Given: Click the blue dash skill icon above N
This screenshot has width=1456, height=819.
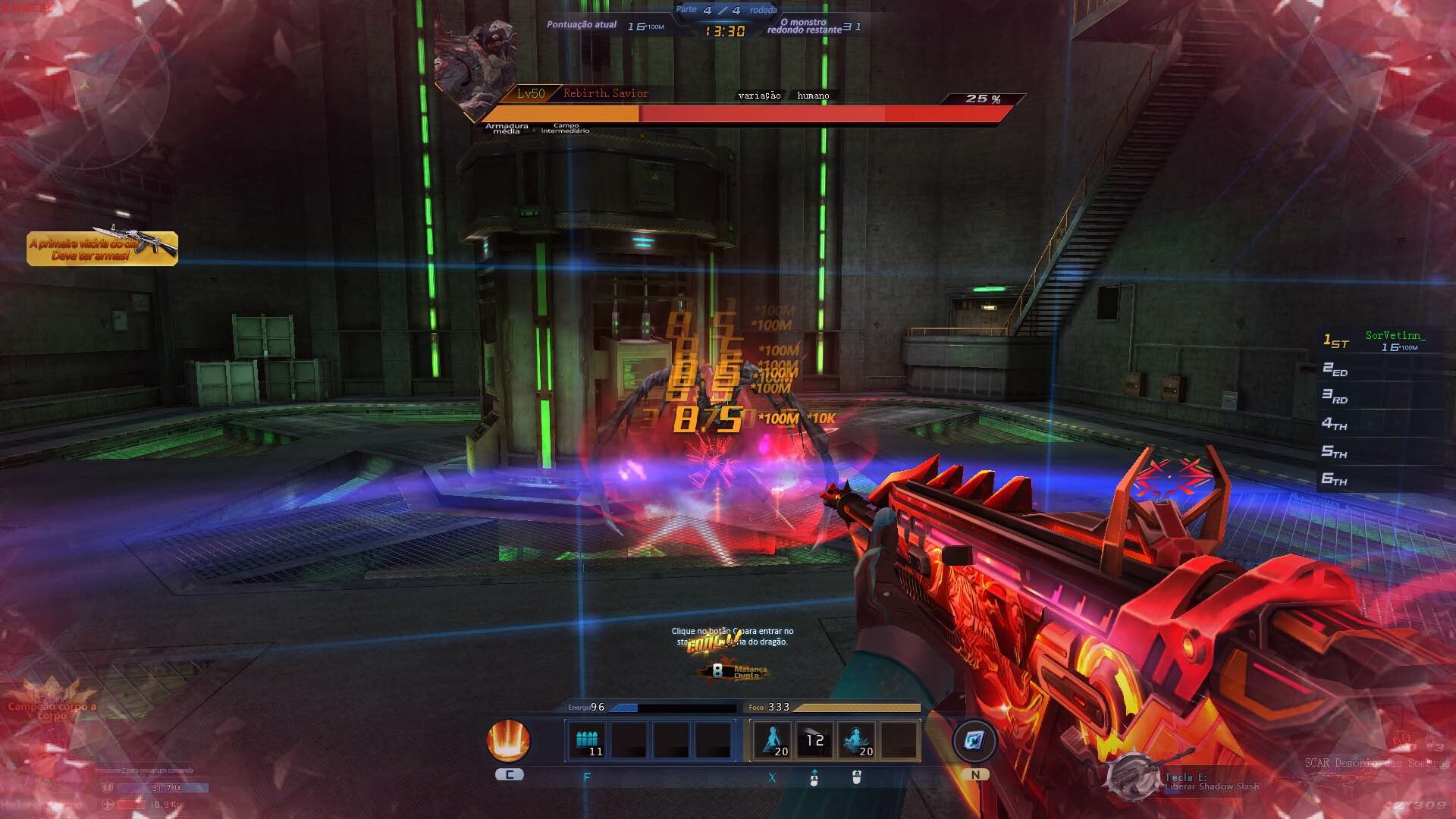Looking at the screenshot, I should [975, 742].
